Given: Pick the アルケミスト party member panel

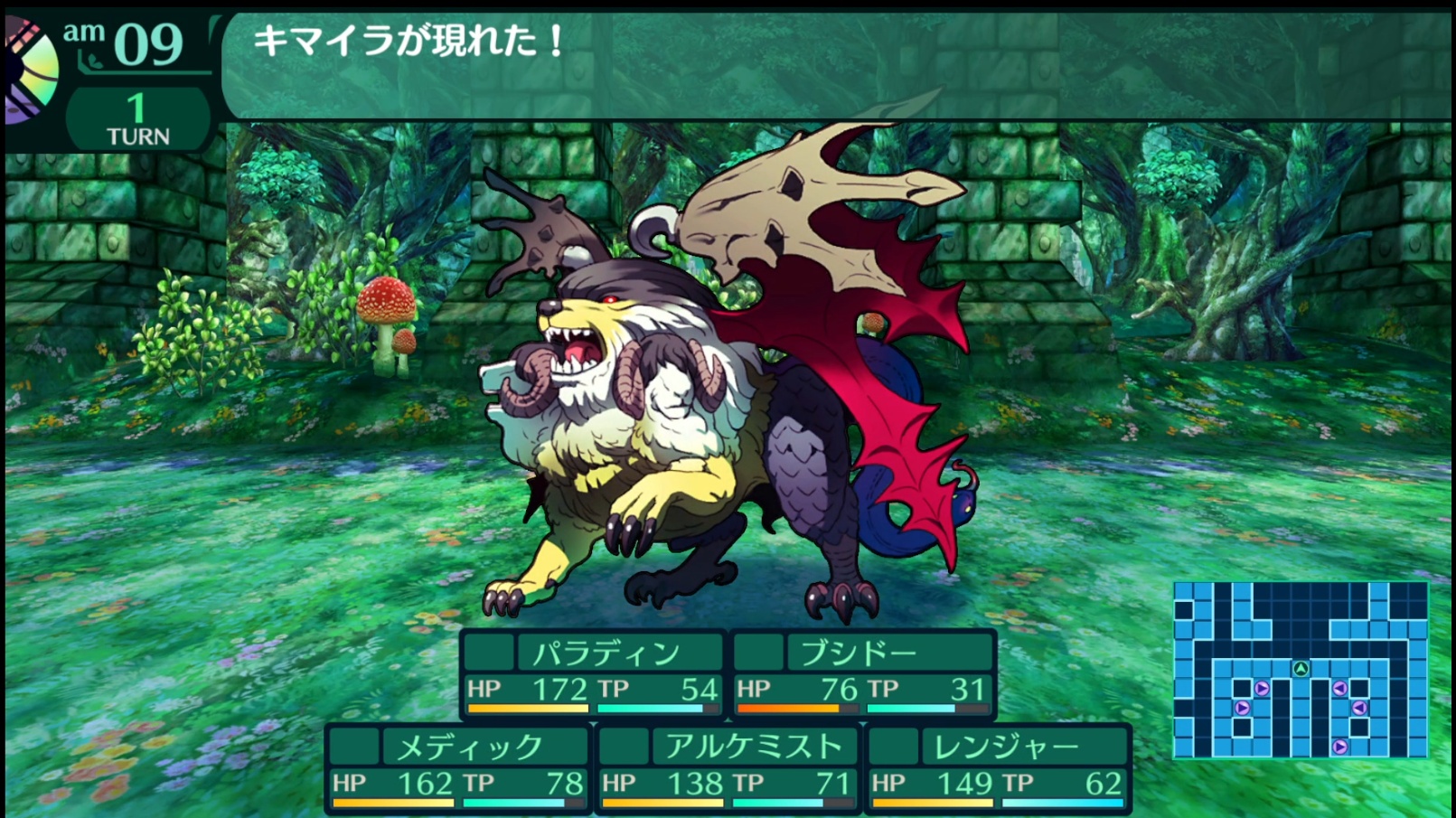Looking at the screenshot, I should click(x=728, y=768).
